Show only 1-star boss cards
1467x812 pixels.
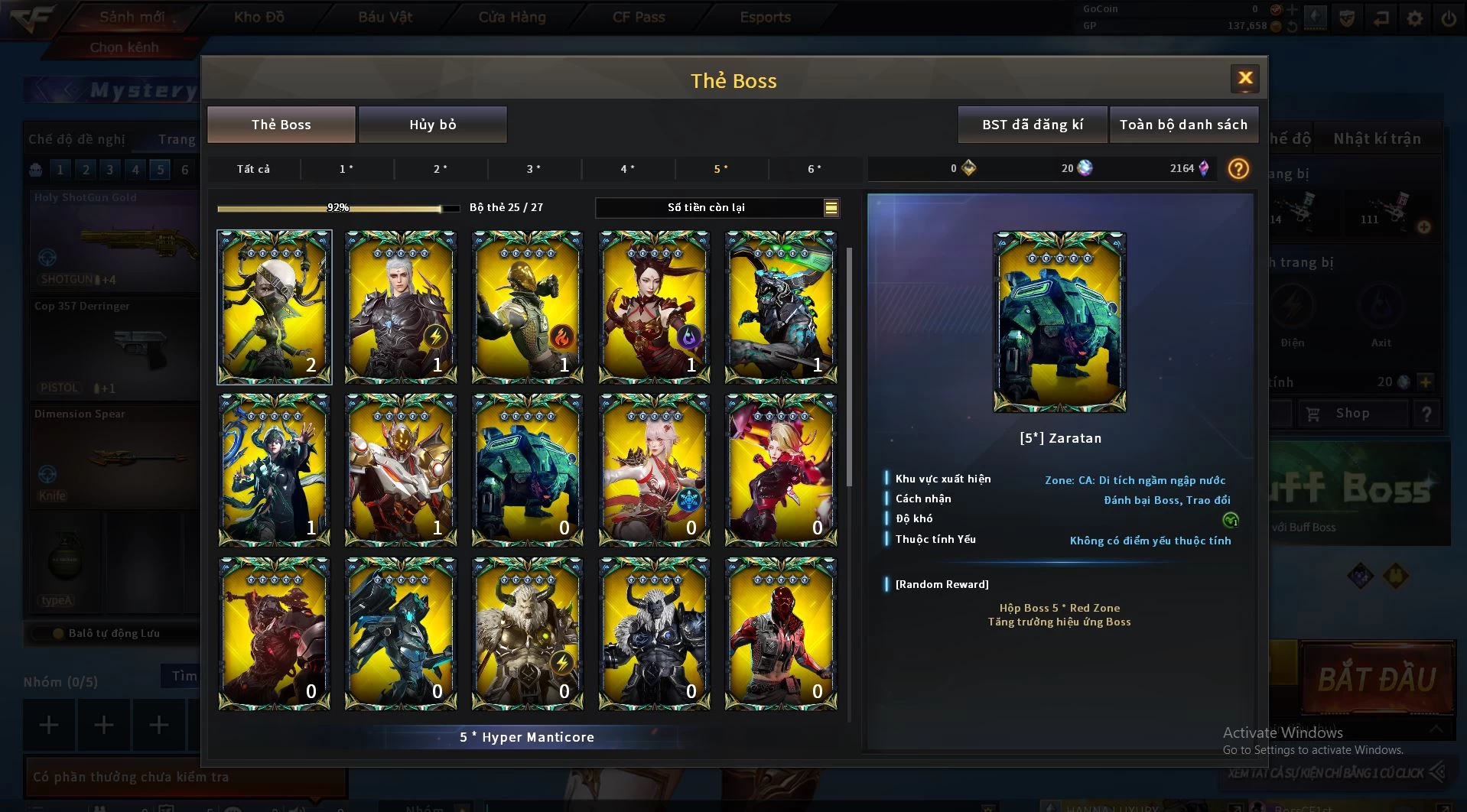(346, 169)
